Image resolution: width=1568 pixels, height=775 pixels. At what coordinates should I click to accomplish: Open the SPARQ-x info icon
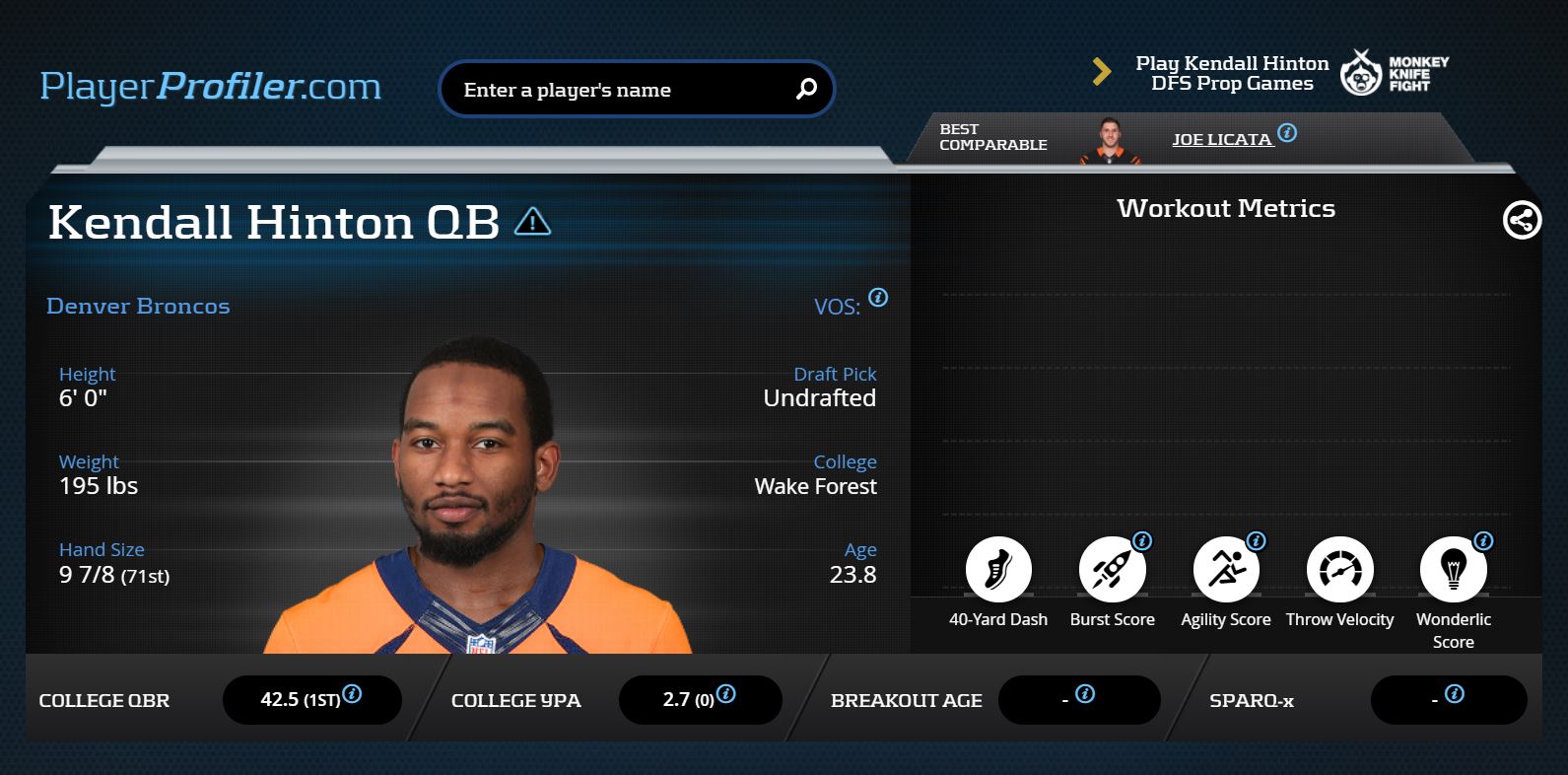pyautogui.click(x=1454, y=694)
